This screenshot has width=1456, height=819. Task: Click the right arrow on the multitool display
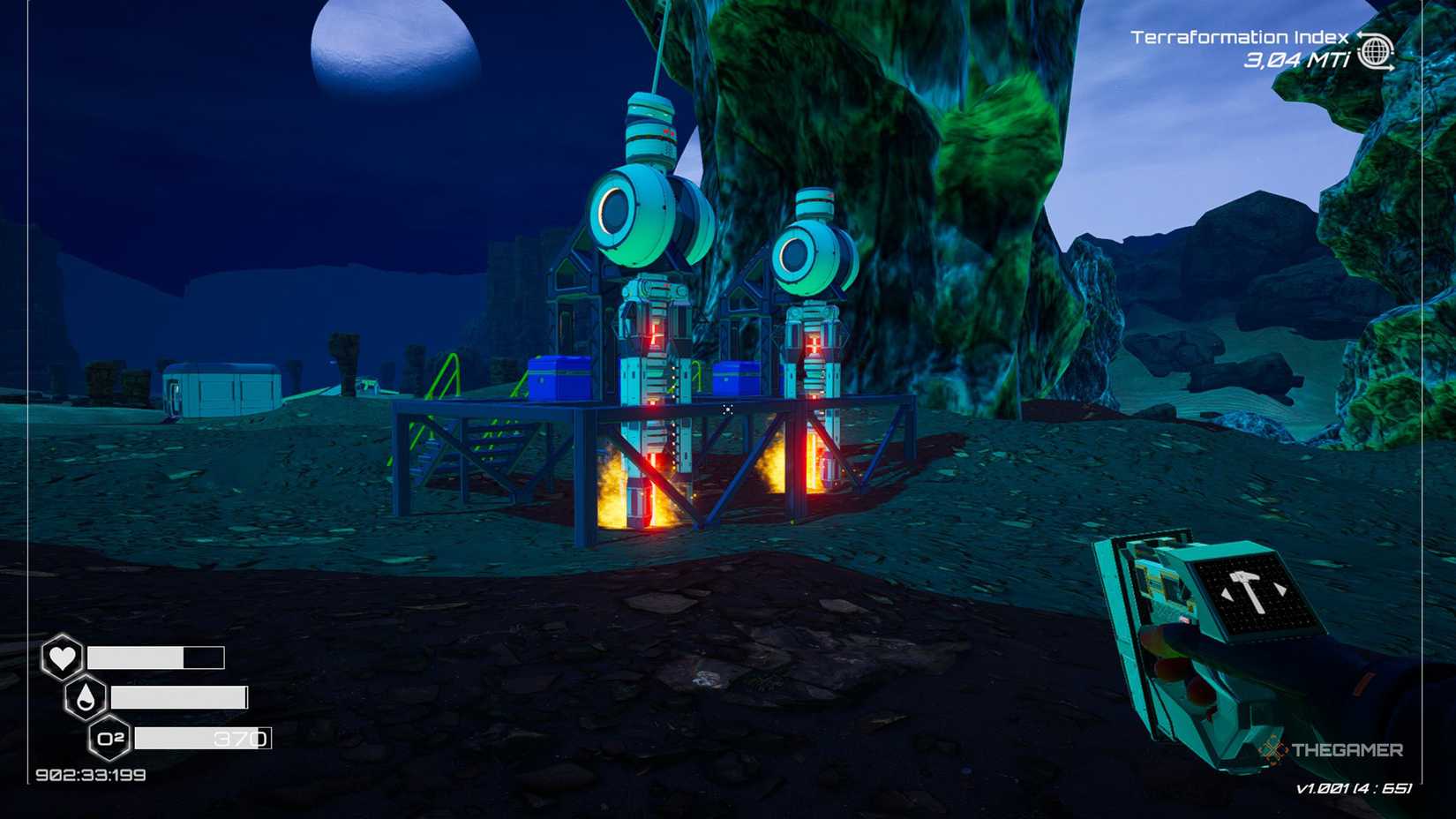[1280, 588]
